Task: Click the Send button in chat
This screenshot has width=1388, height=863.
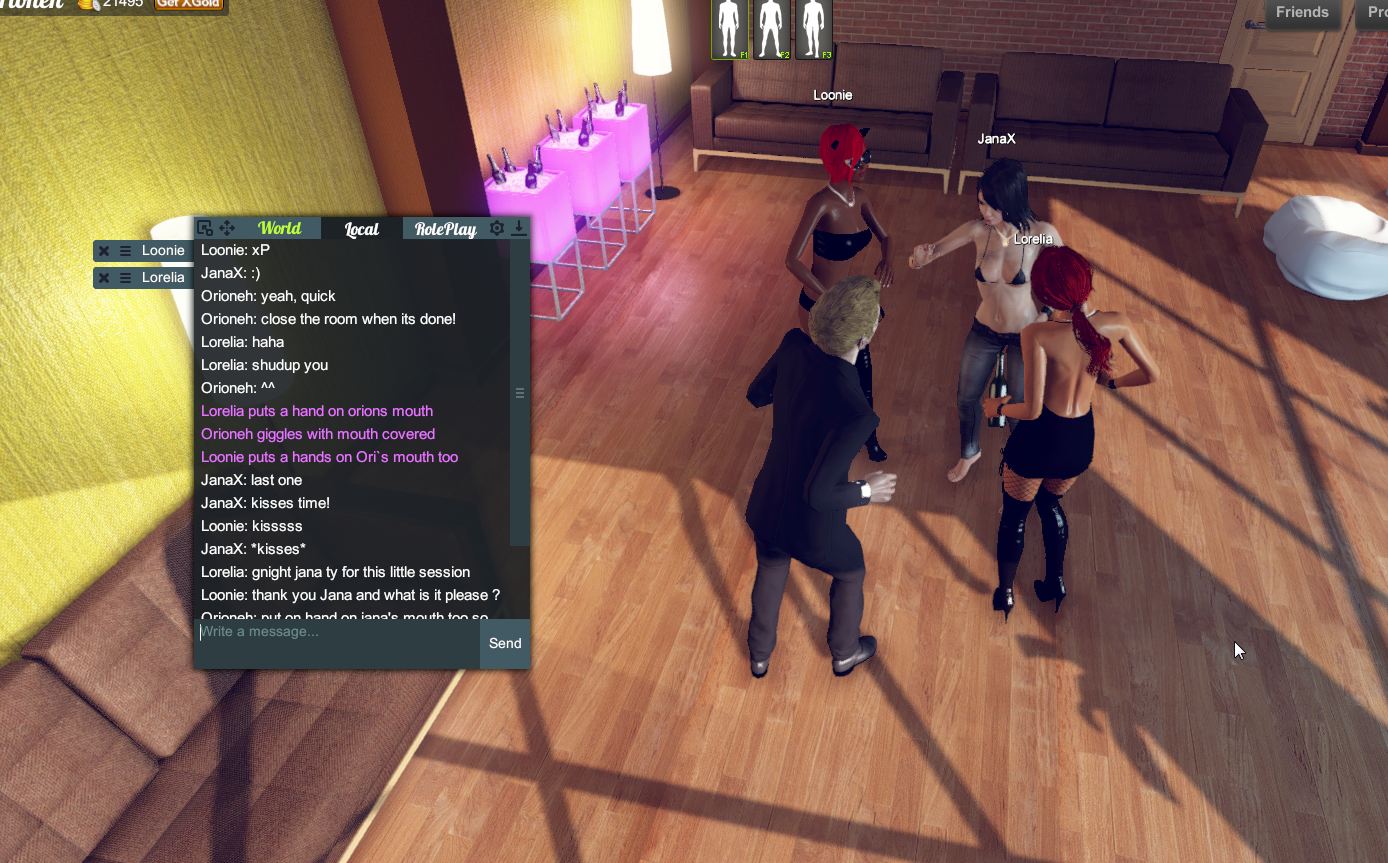Action: point(504,643)
